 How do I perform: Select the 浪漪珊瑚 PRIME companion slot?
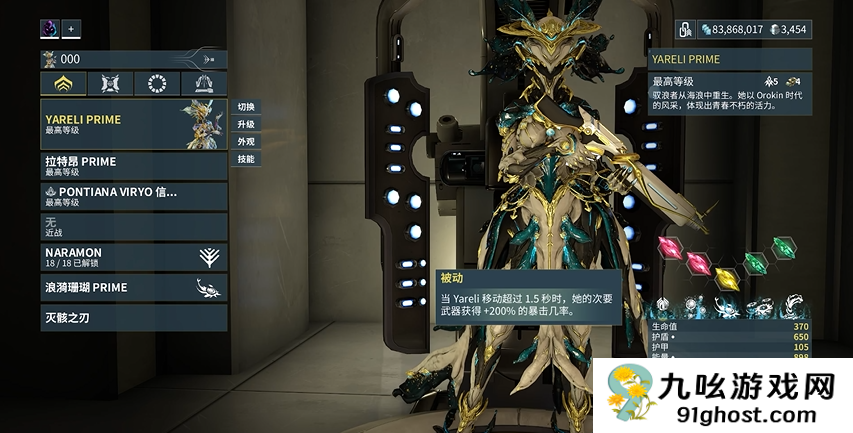134,288
